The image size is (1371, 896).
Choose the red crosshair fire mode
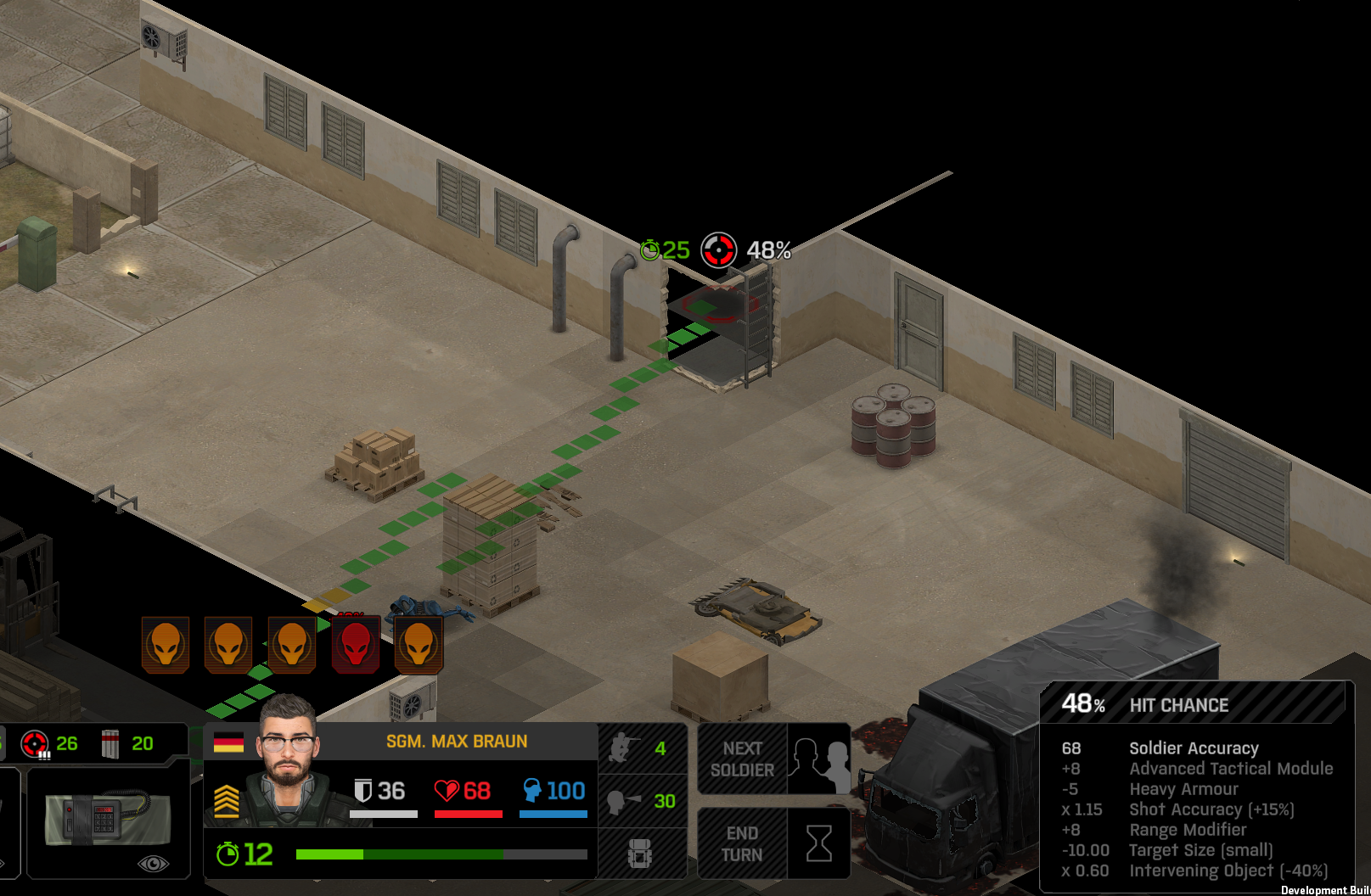(x=36, y=744)
